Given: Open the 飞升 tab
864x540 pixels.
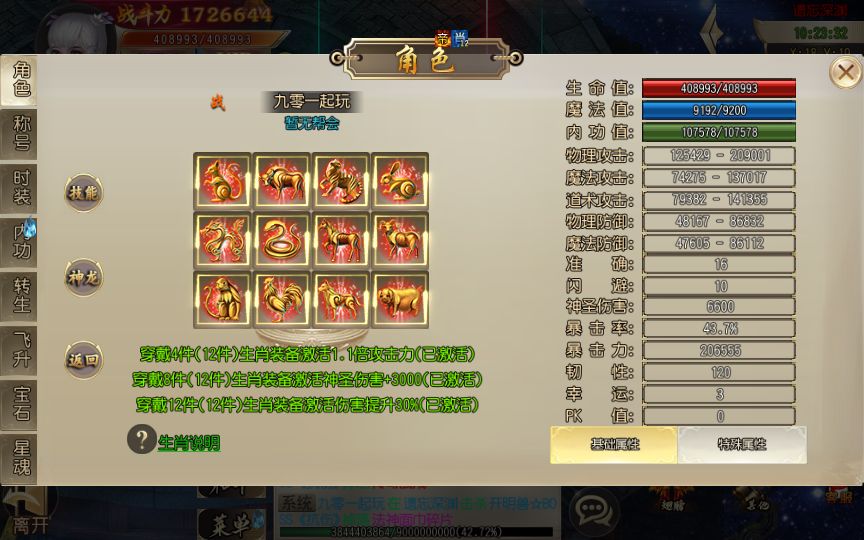Looking at the screenshot, I should click(20, 350).
